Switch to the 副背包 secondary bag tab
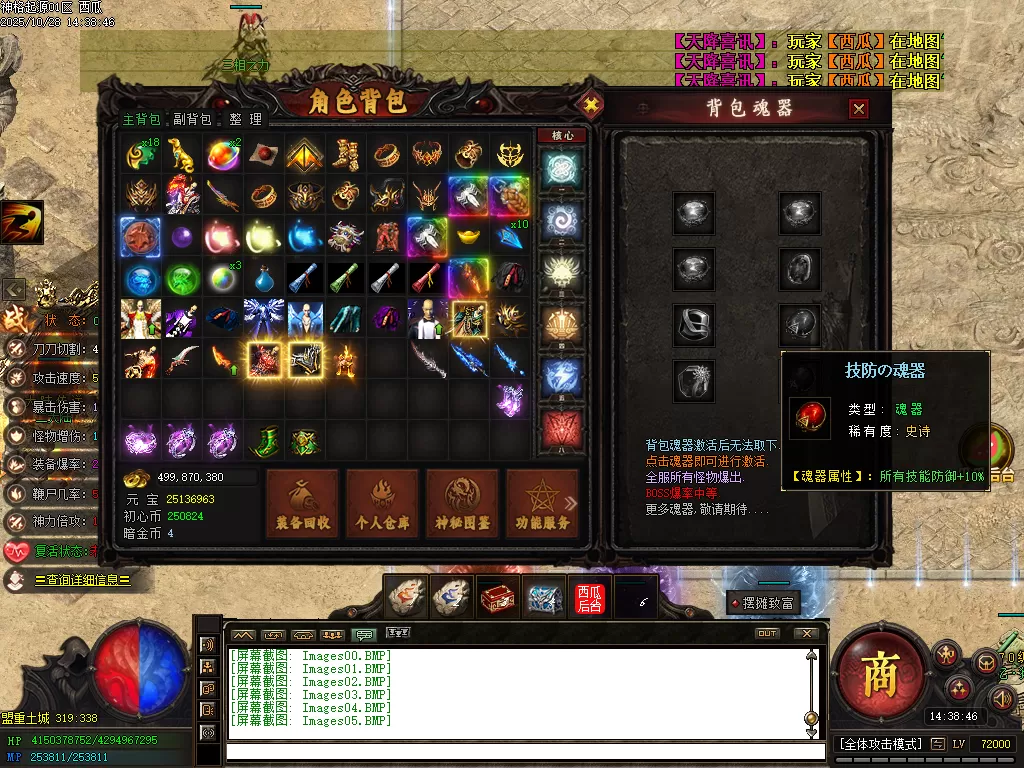This screenshot has width=1024, height=768. pos(192,119)
